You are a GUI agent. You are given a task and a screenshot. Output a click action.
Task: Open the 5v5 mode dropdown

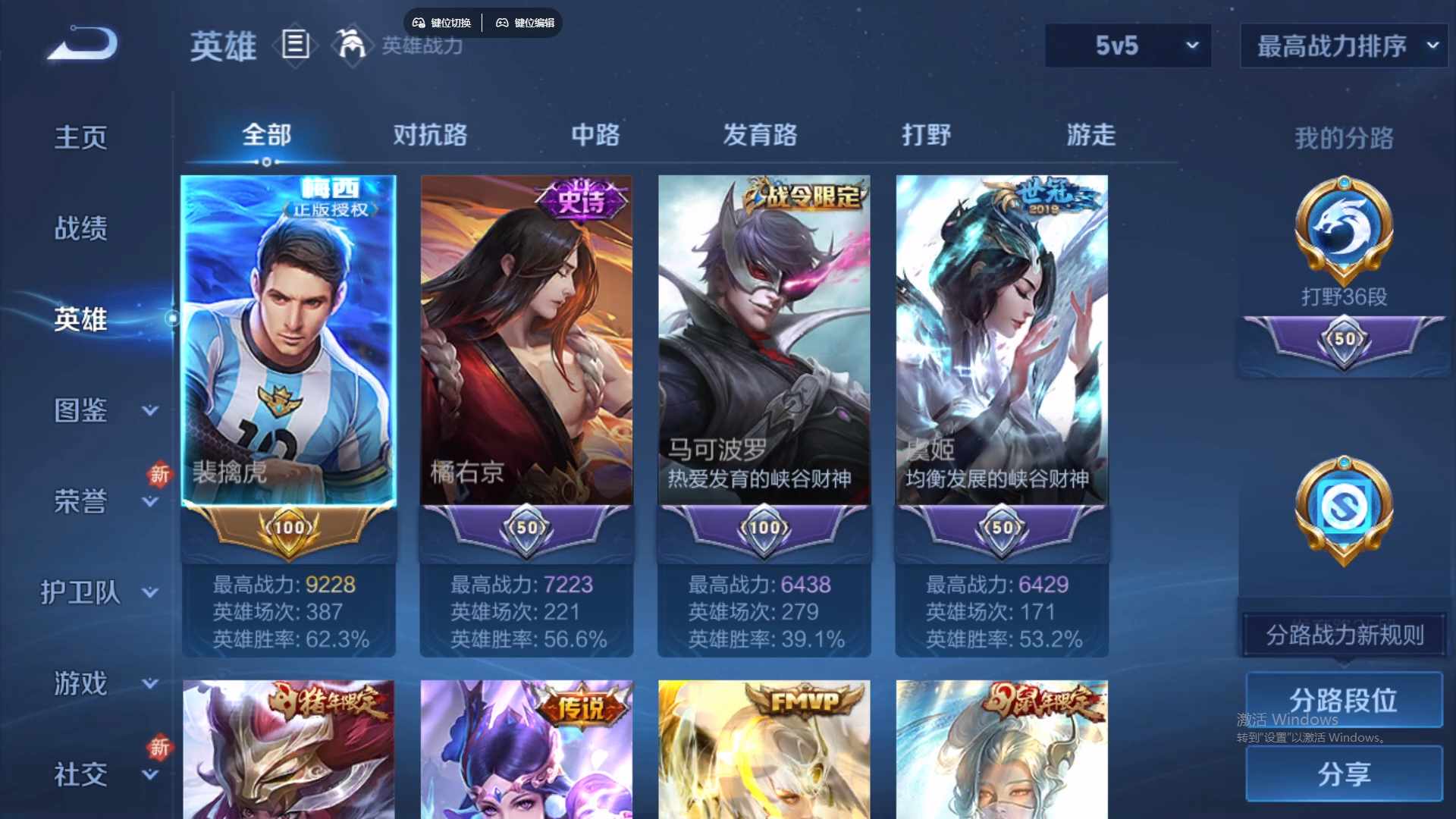(1128, 45)
